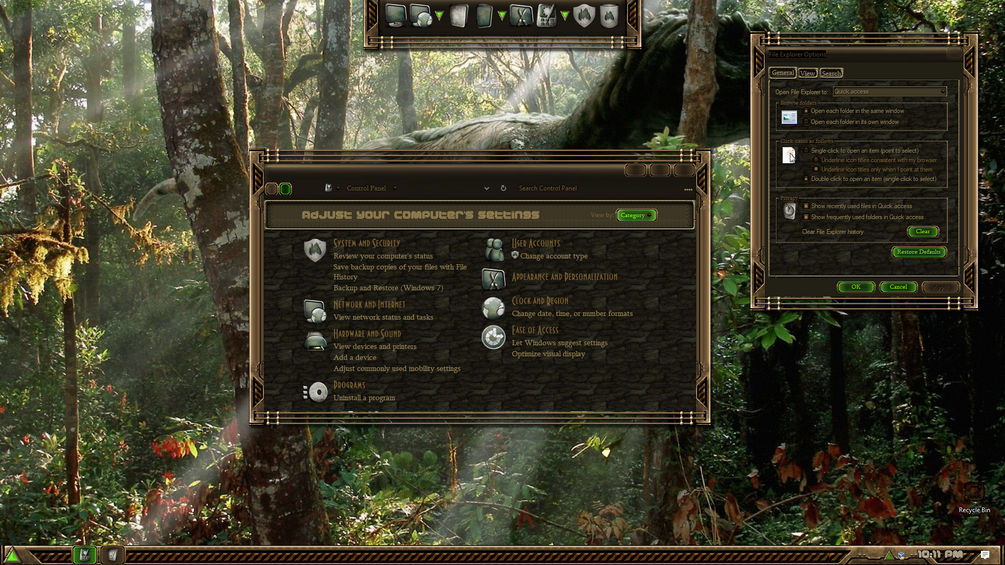
Task: Go to Hardware and Sound
Action: pyautogui.click(x=367, y=333)
